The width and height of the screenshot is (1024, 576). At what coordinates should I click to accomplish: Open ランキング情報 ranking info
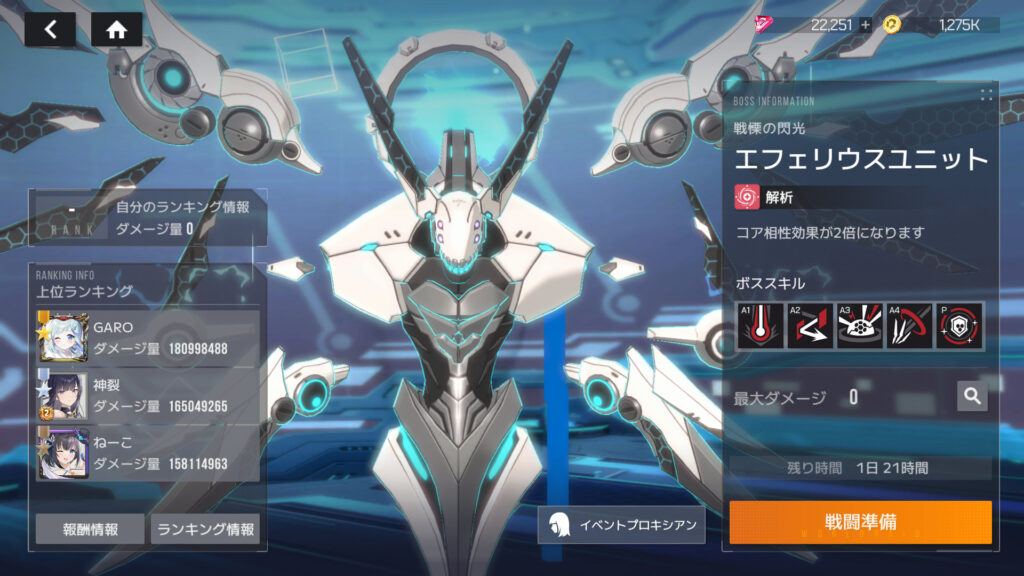(205, 530)
